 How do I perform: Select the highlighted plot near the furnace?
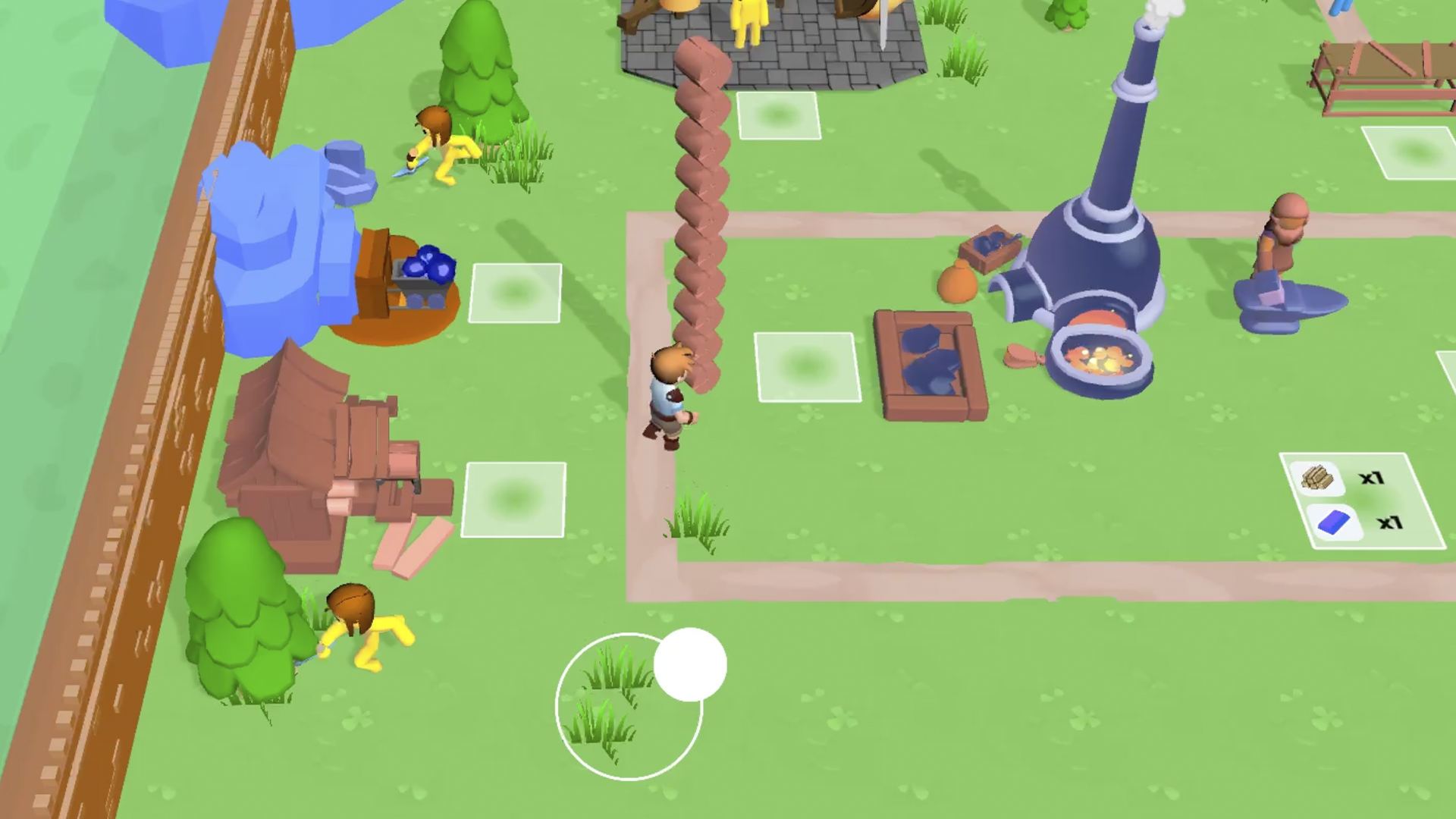coord(806,368)
